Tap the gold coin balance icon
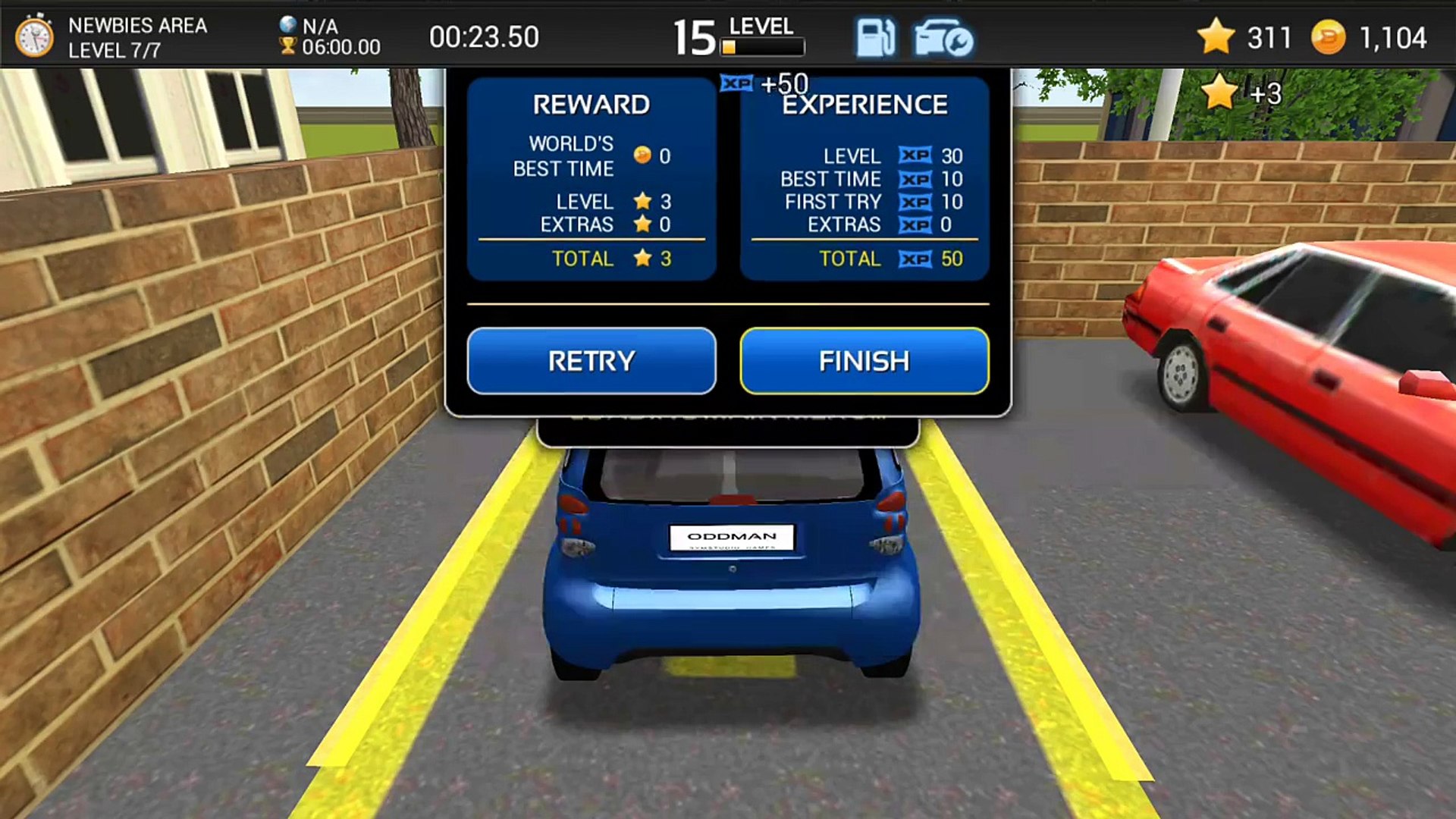Image resolution: width=1456 pixels, height=819 pixels. coord(1328,37)
